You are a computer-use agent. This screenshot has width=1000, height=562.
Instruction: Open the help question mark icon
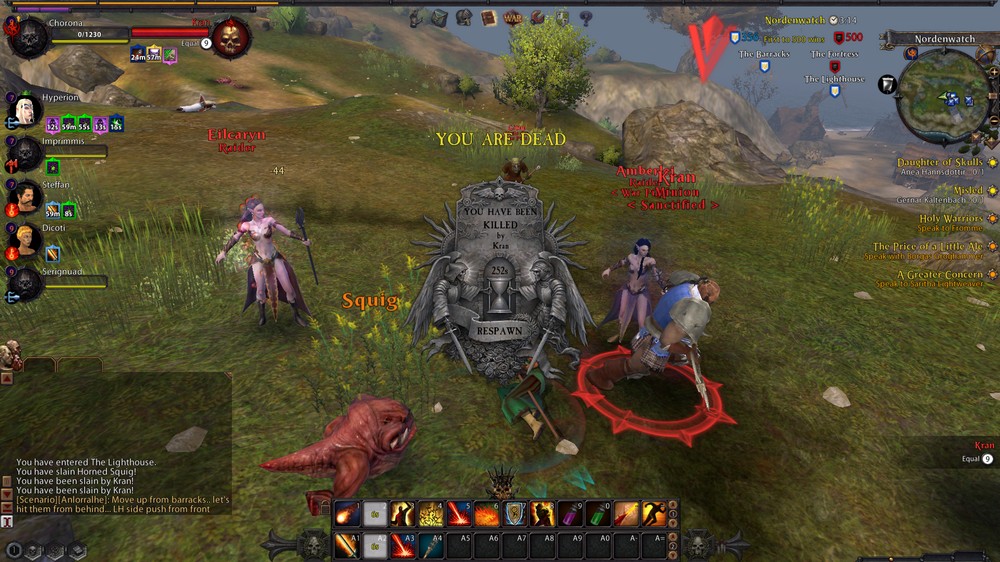(586, 18)
